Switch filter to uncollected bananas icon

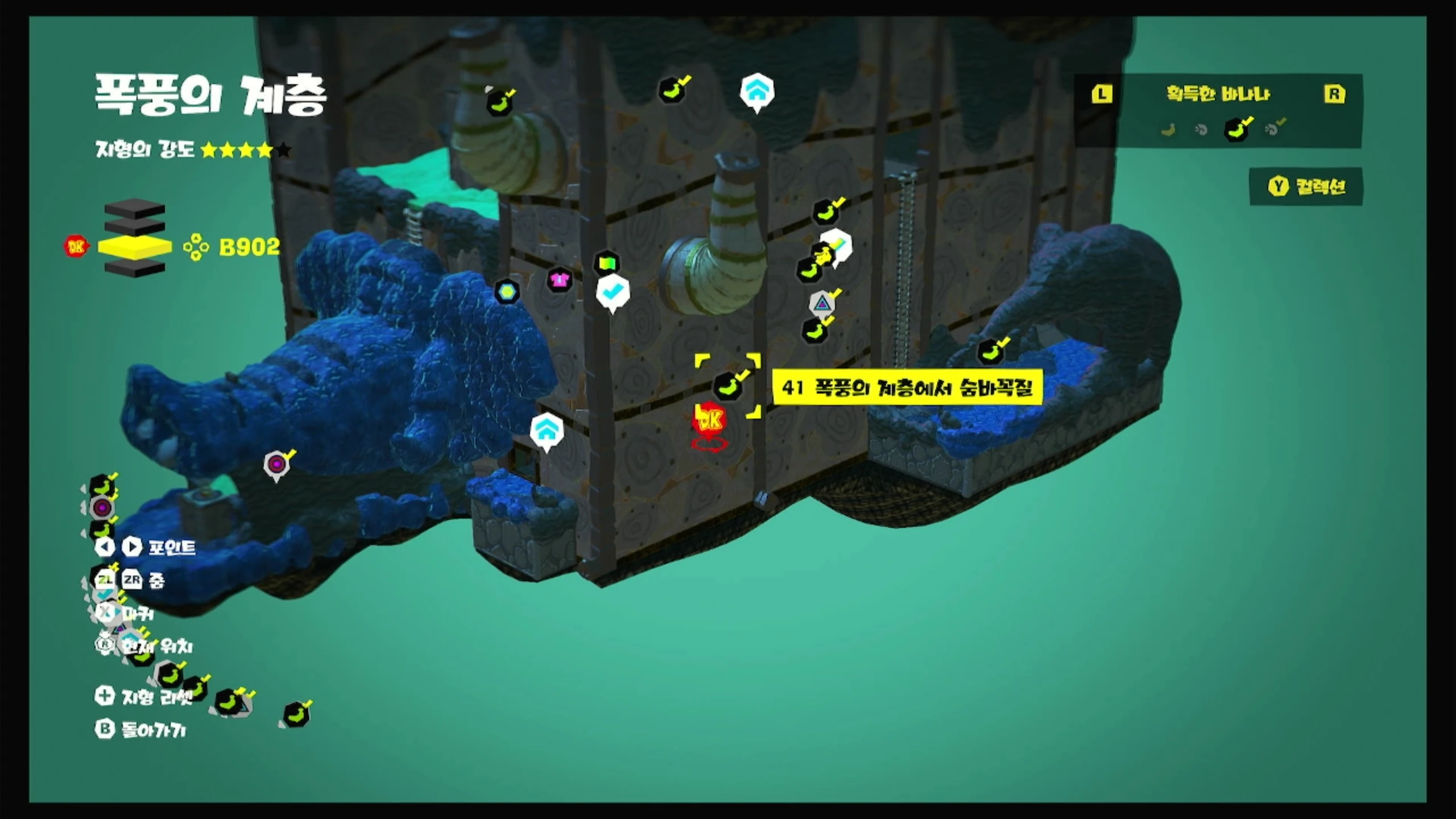[x=1168, y=130]
